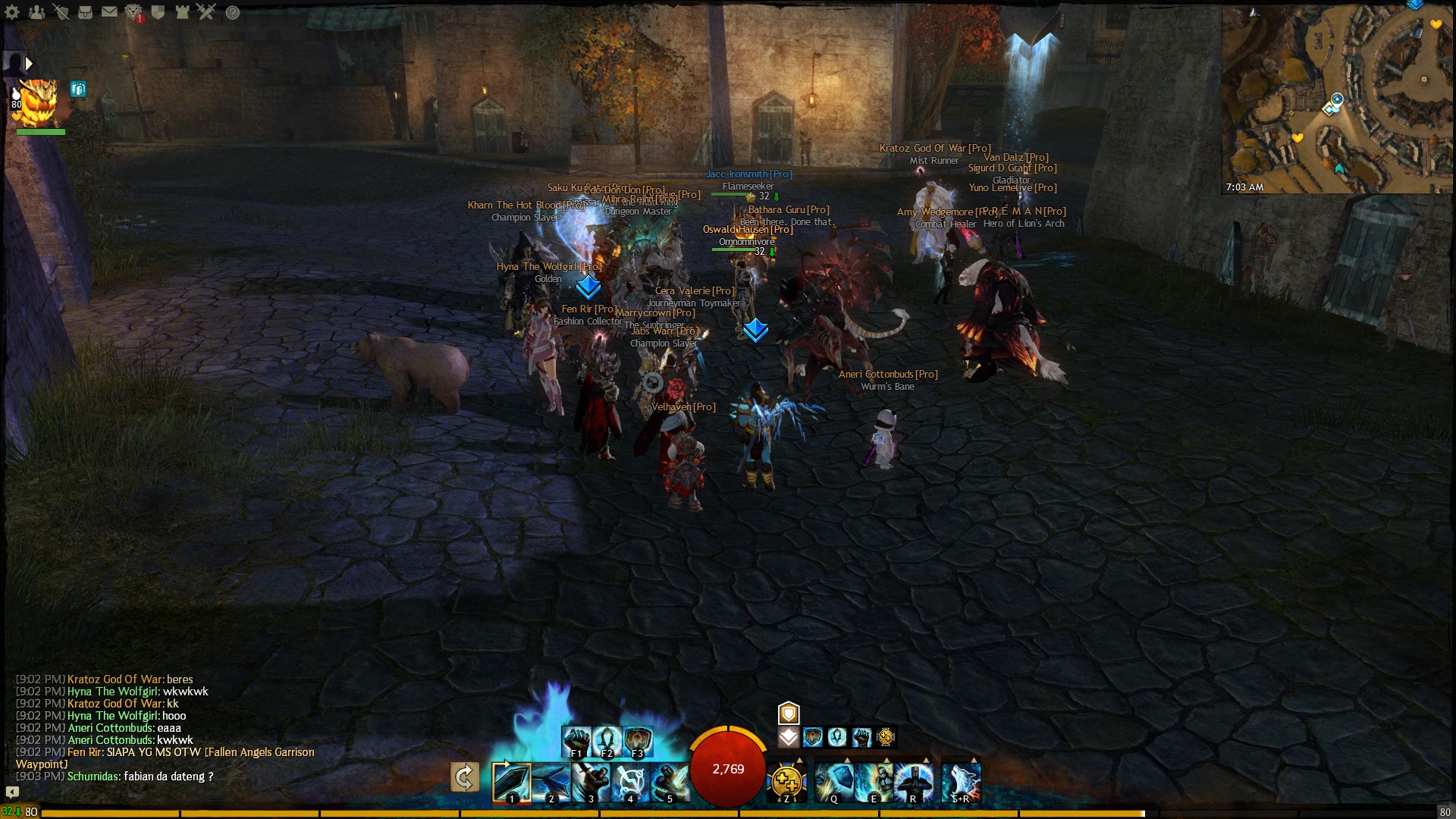Open the game menu gear icon
The width and height of the screenshot is (1456, 819).
12,12
